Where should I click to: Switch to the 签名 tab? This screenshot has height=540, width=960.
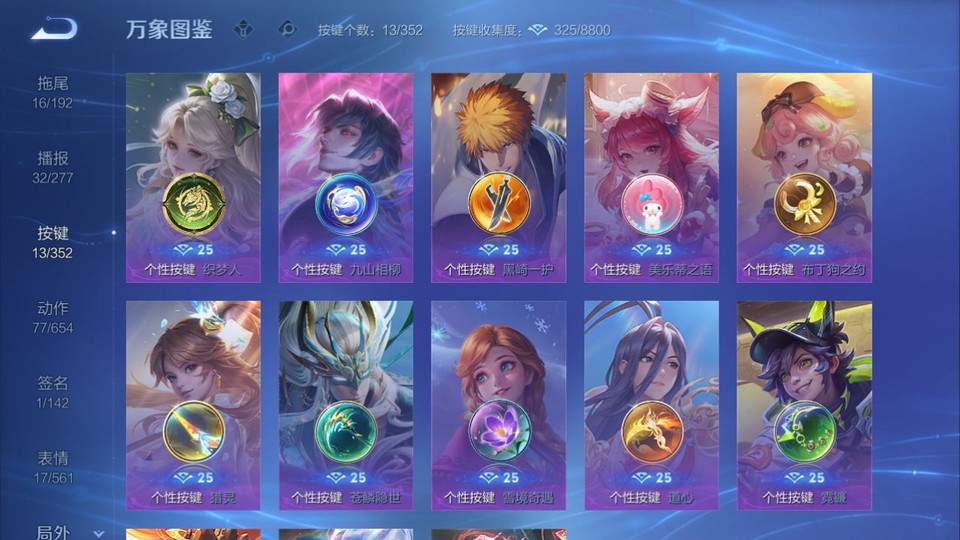pyautogui.click(x=53, y=391)
